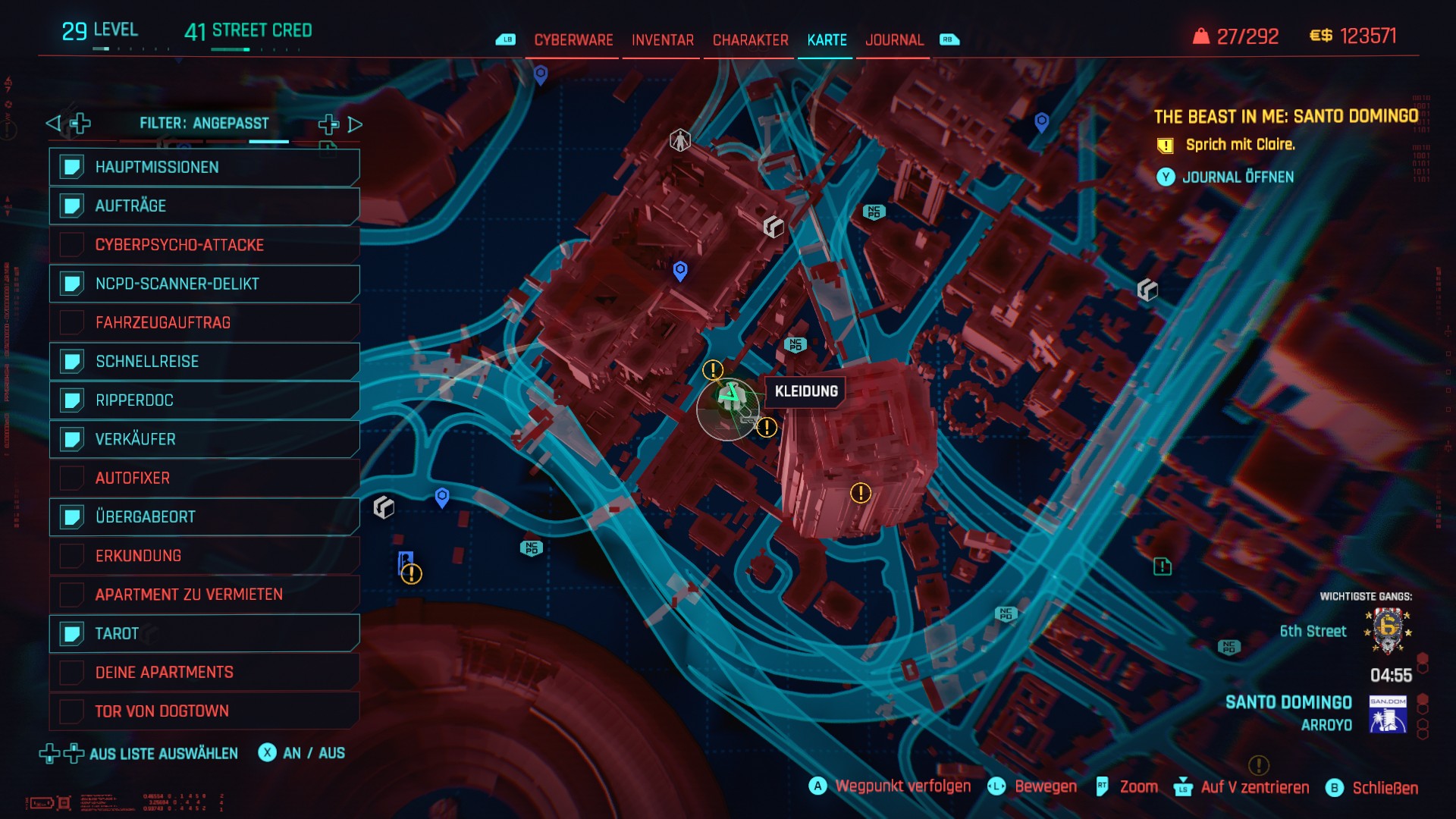The image size is (1456, 819).
Task: Open the Journal tab
Action: (894, 40)
